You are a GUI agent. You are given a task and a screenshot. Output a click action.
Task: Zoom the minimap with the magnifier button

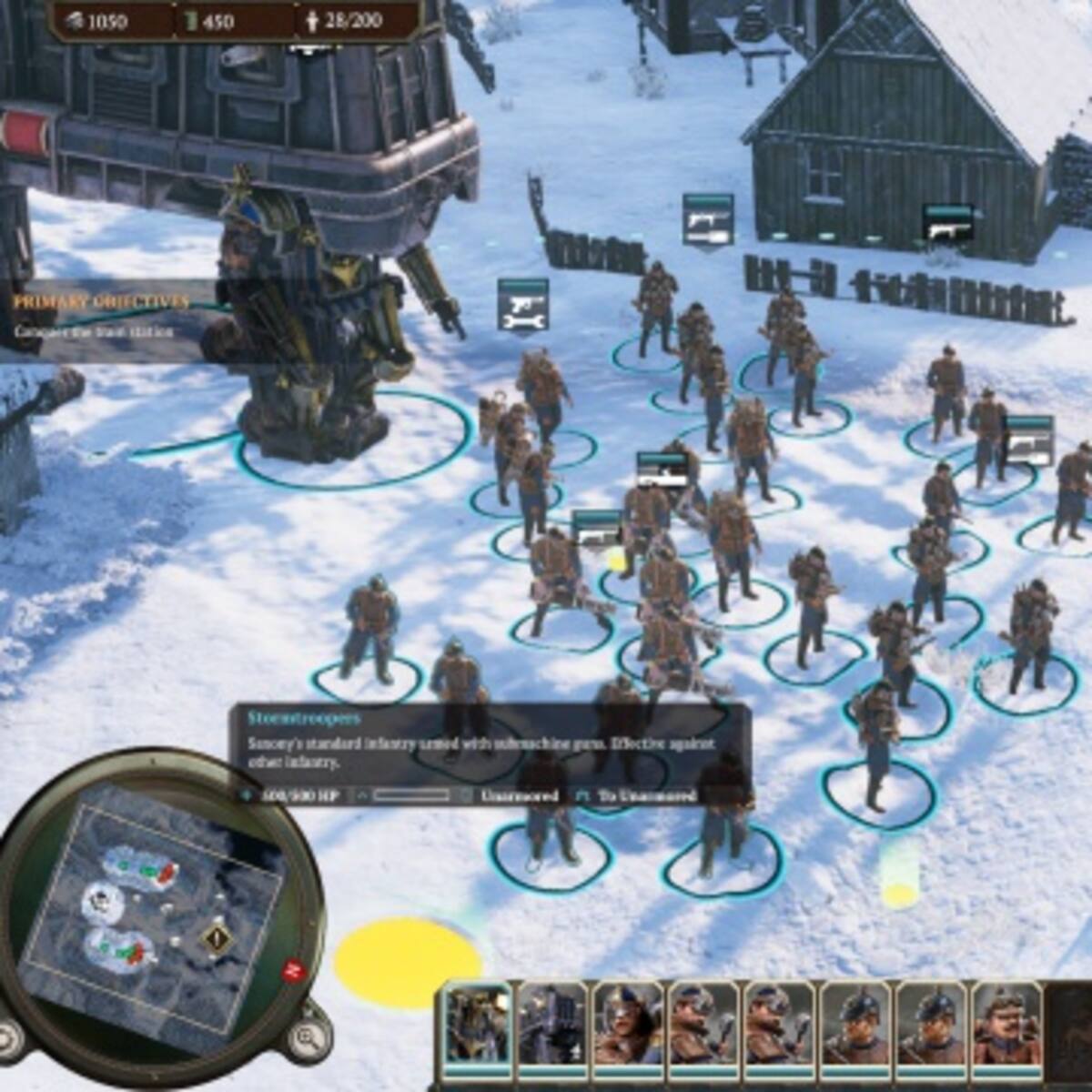(308, 1036)
